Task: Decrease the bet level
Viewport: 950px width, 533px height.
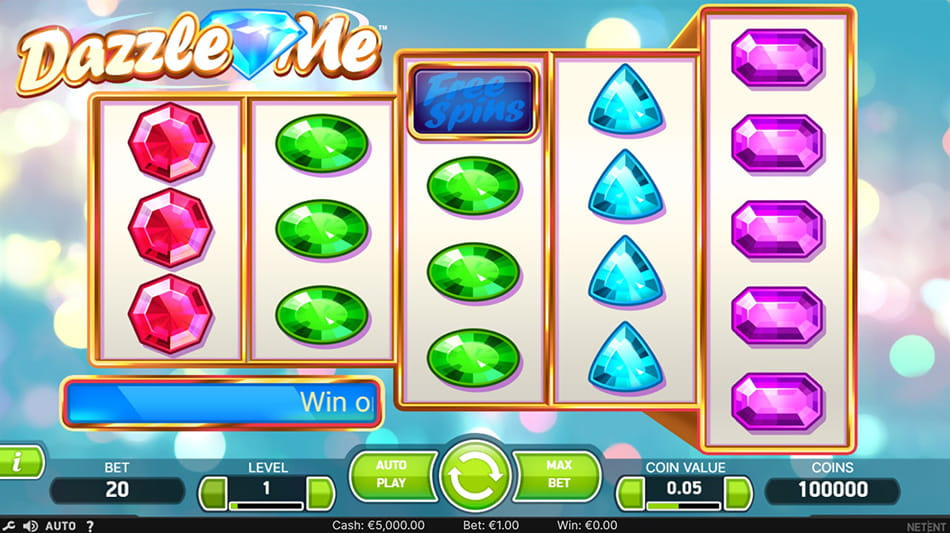Action: point(213,492)
